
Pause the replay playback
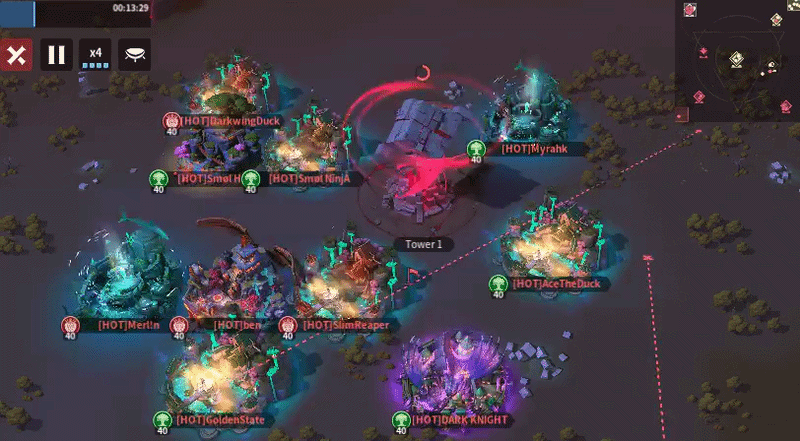point(56,54)
